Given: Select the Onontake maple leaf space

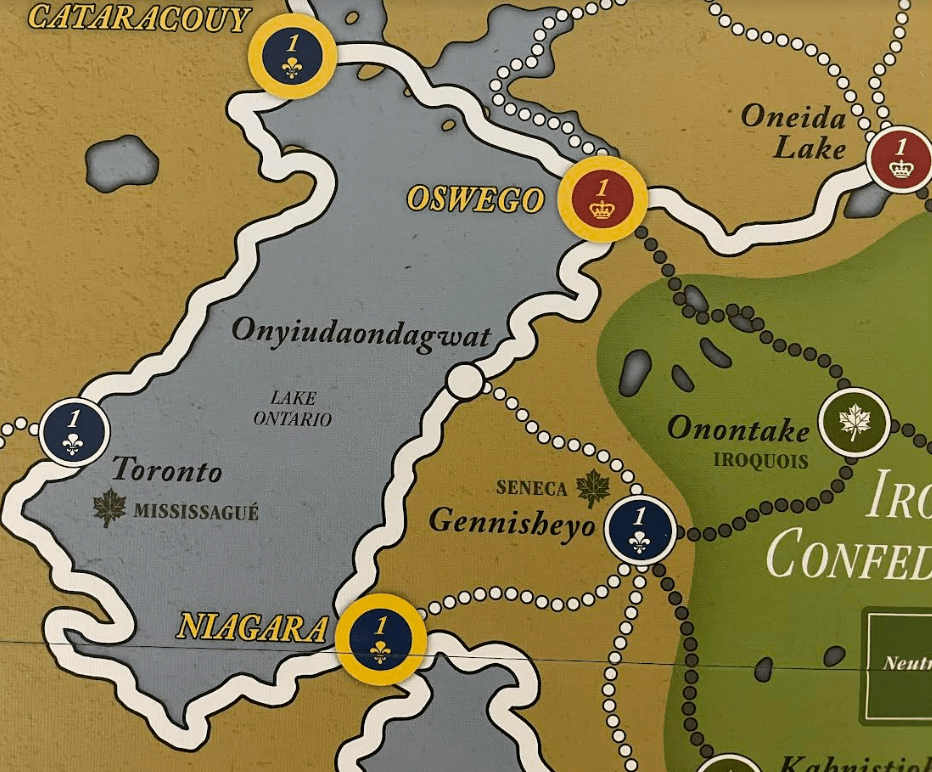Looking at the screenshot, I should pyautogui.click(x=854, y=422).
